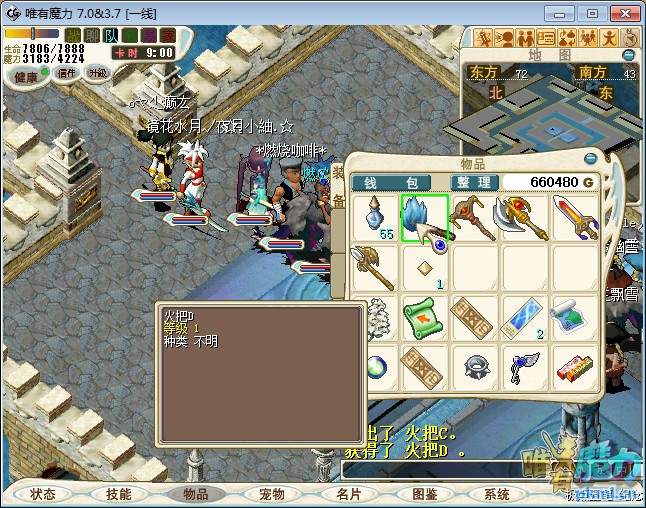646x508 pixels.
Task: Choose the rolled map scroll item
Action: [574, 318]
